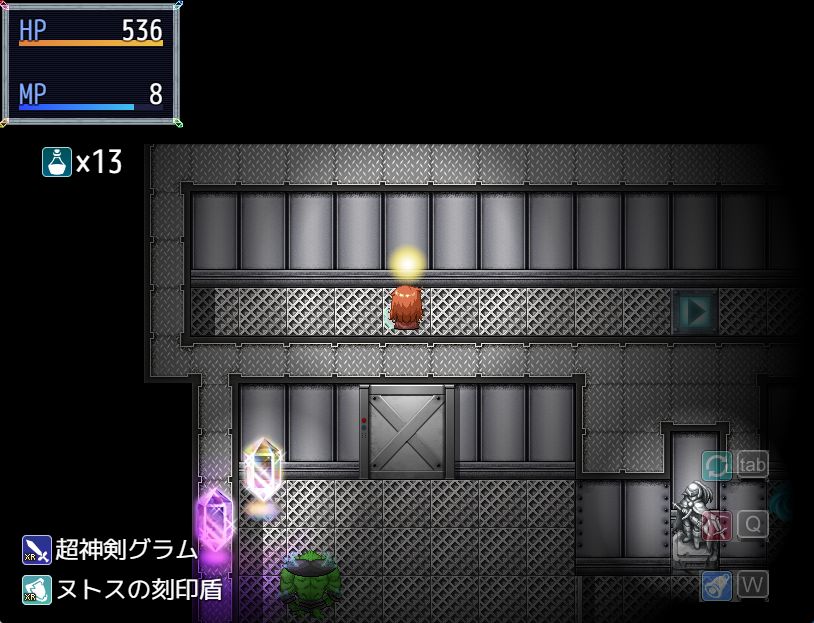Image resolution: width=814 pixels, height=623 pixels.
Task: Select the potion item icon
Action: point(56,161)
